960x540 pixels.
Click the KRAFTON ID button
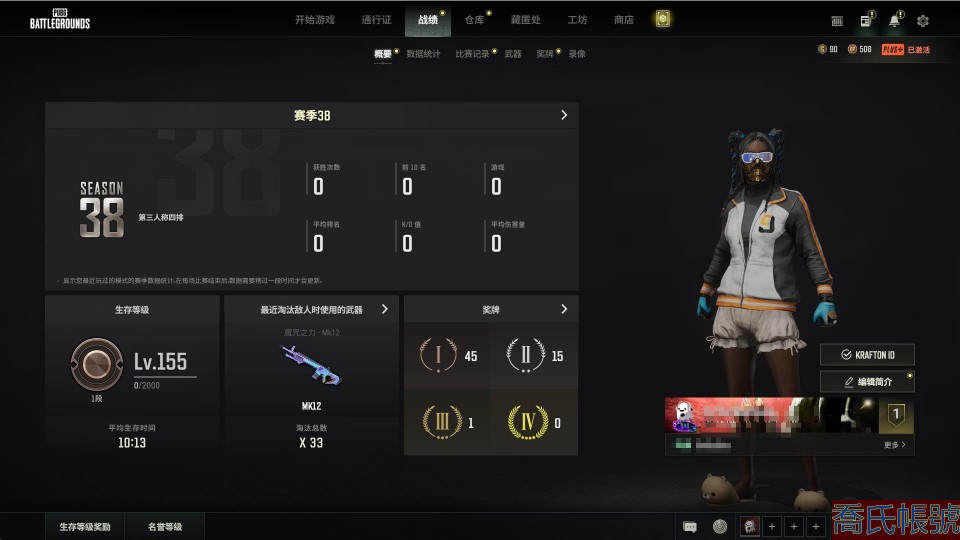tap(867, 355)
